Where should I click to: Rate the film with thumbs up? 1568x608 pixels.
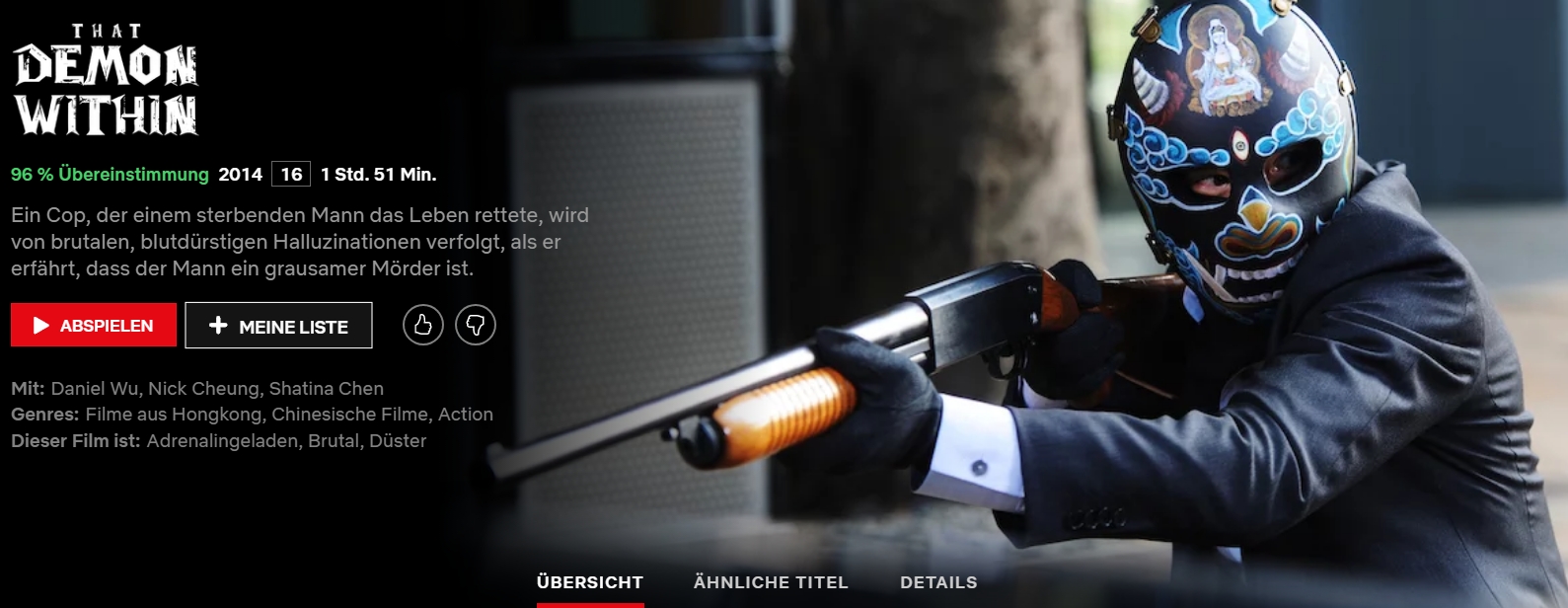tap(423, 325)
